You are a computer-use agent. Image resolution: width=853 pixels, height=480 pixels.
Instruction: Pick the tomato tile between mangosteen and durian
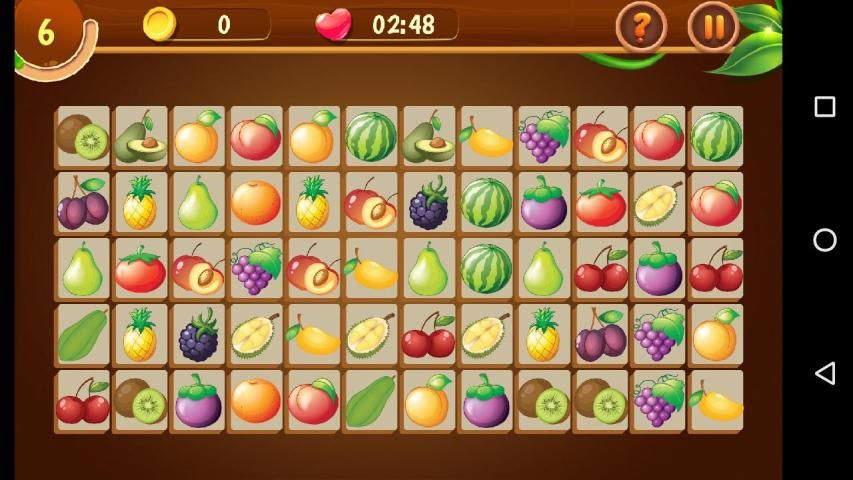[x=601, y=203]
